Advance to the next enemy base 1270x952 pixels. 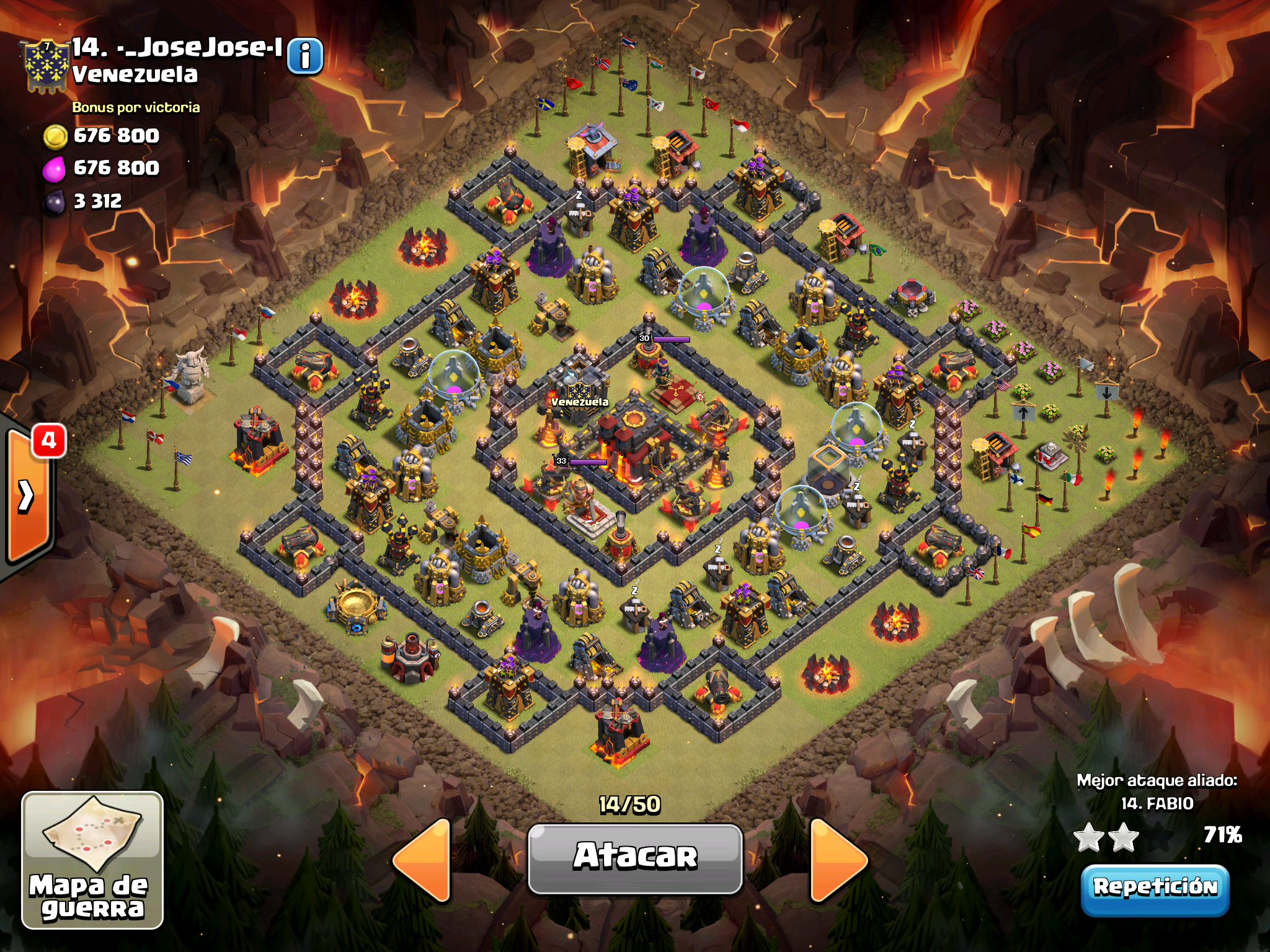click(837, 860)
